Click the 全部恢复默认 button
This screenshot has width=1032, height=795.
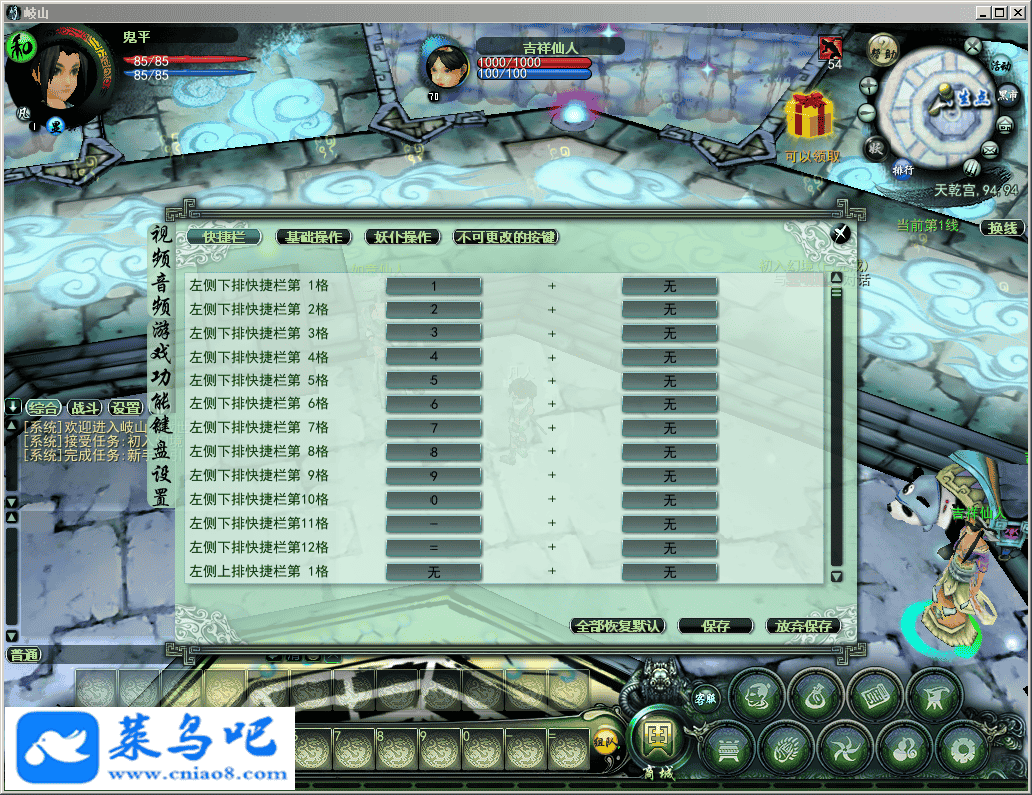pyautogui.click(x=618, y=626)
